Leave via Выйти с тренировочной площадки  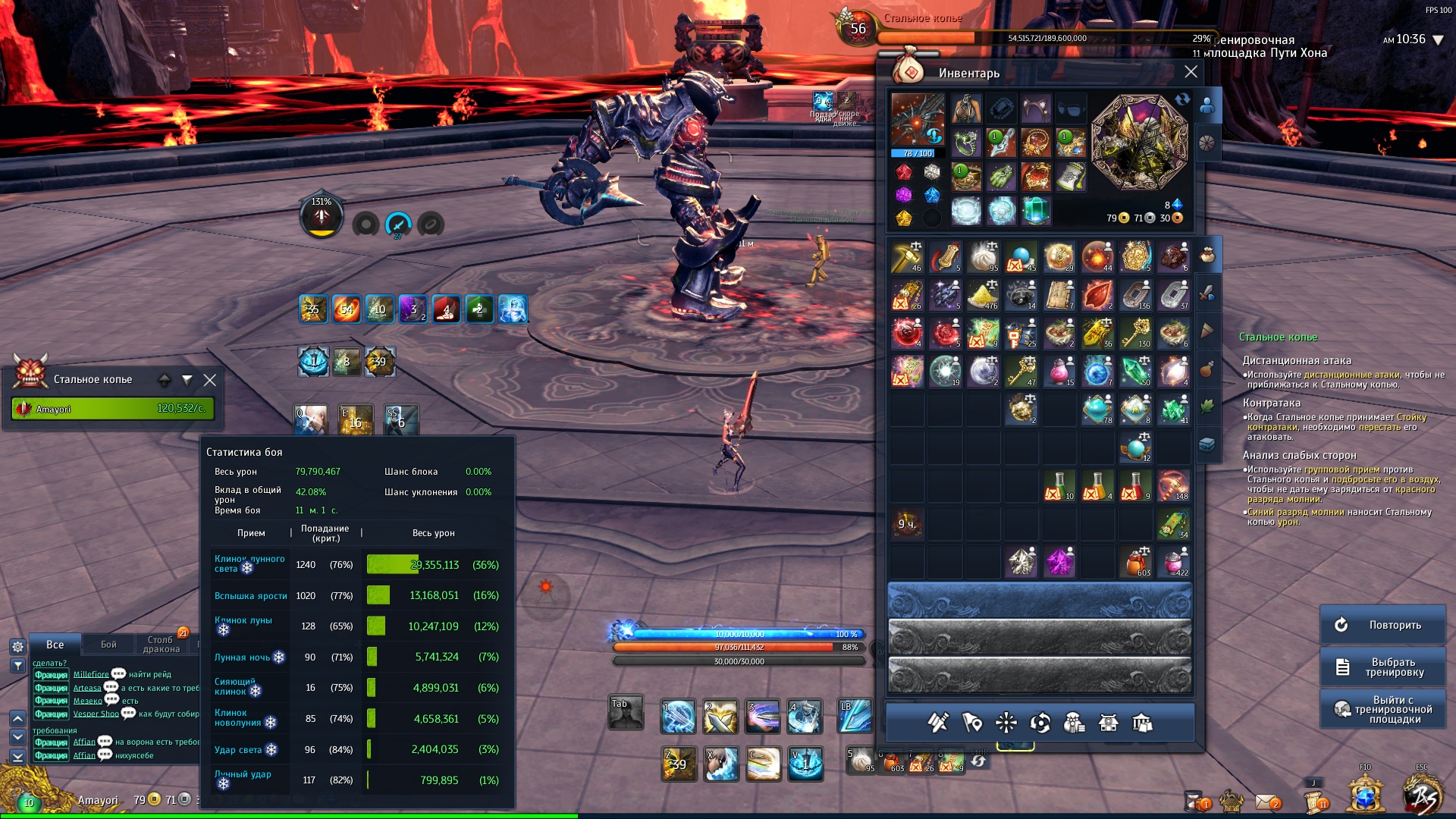pyautogui.click(x=1382, y=710)
